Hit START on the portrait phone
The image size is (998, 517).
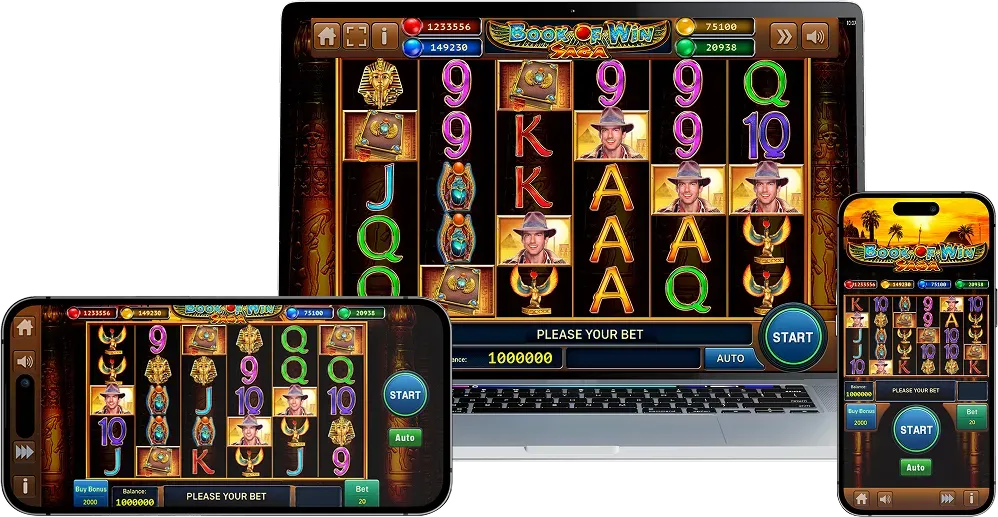[x=915, y=430]
